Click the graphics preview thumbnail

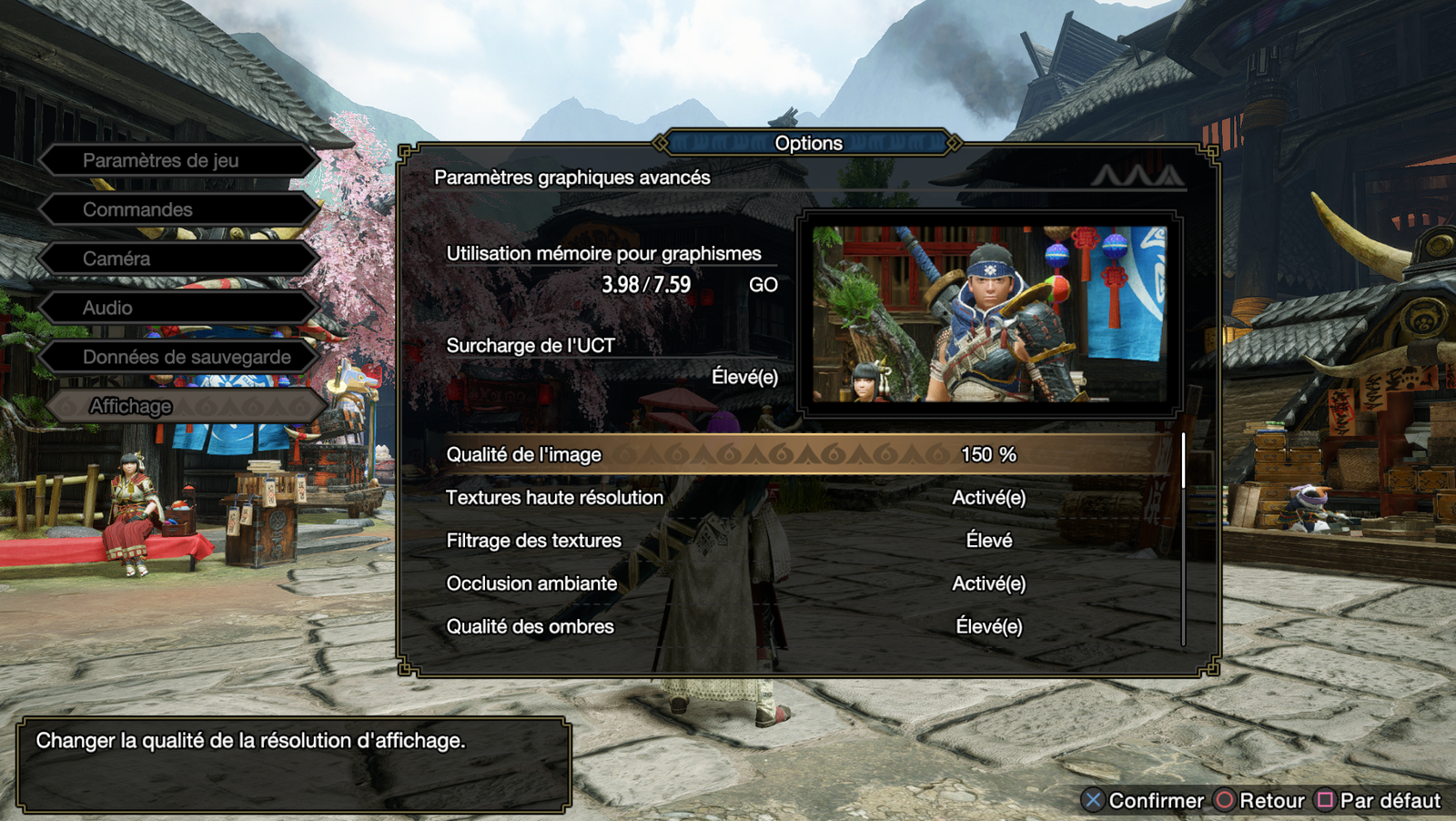(x=989, y=314)
